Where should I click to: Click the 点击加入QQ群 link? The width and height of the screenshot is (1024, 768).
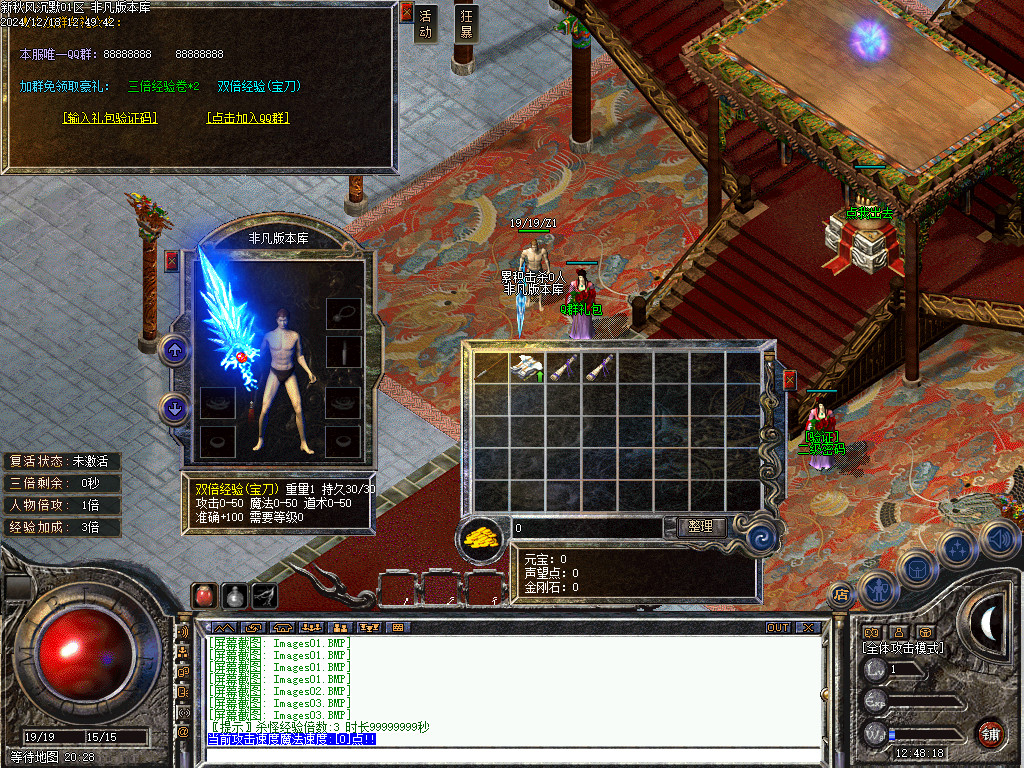coord(247,118)
